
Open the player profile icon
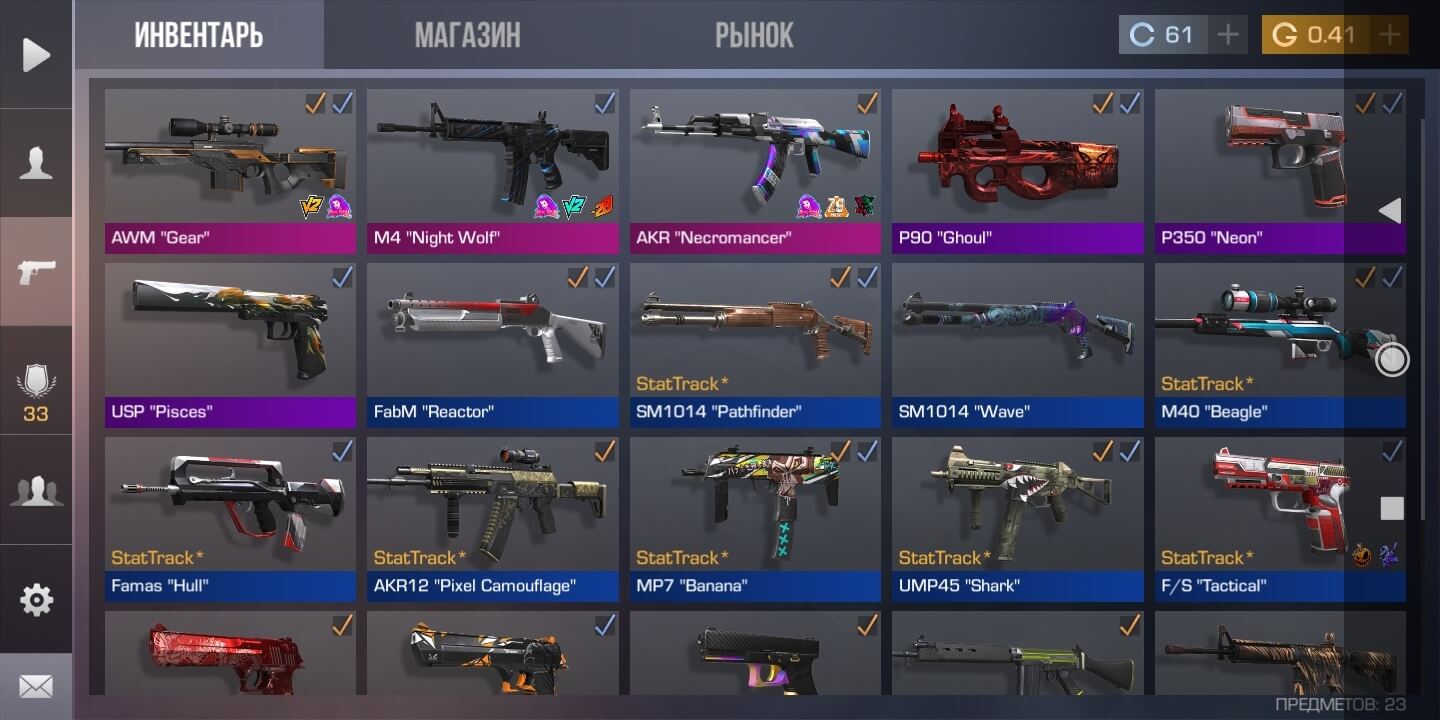coord(36,163)
